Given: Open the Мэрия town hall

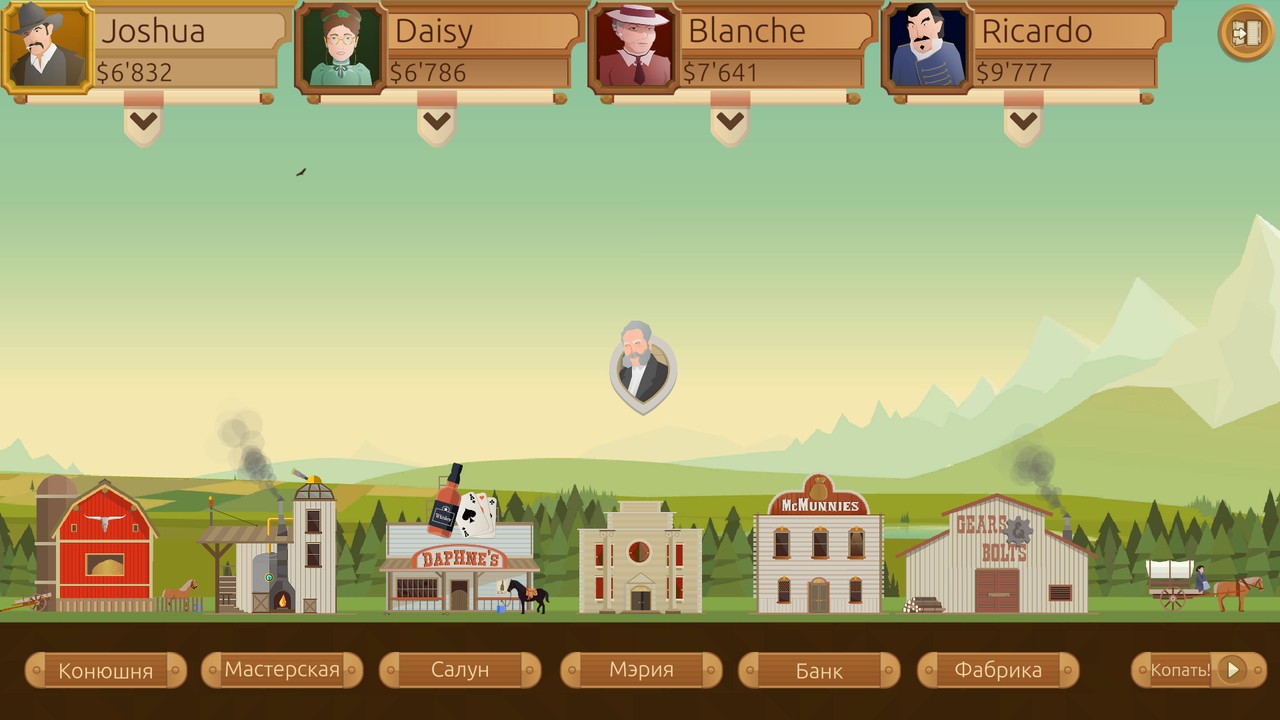Looking at the screenshot, I should (641, 670).
